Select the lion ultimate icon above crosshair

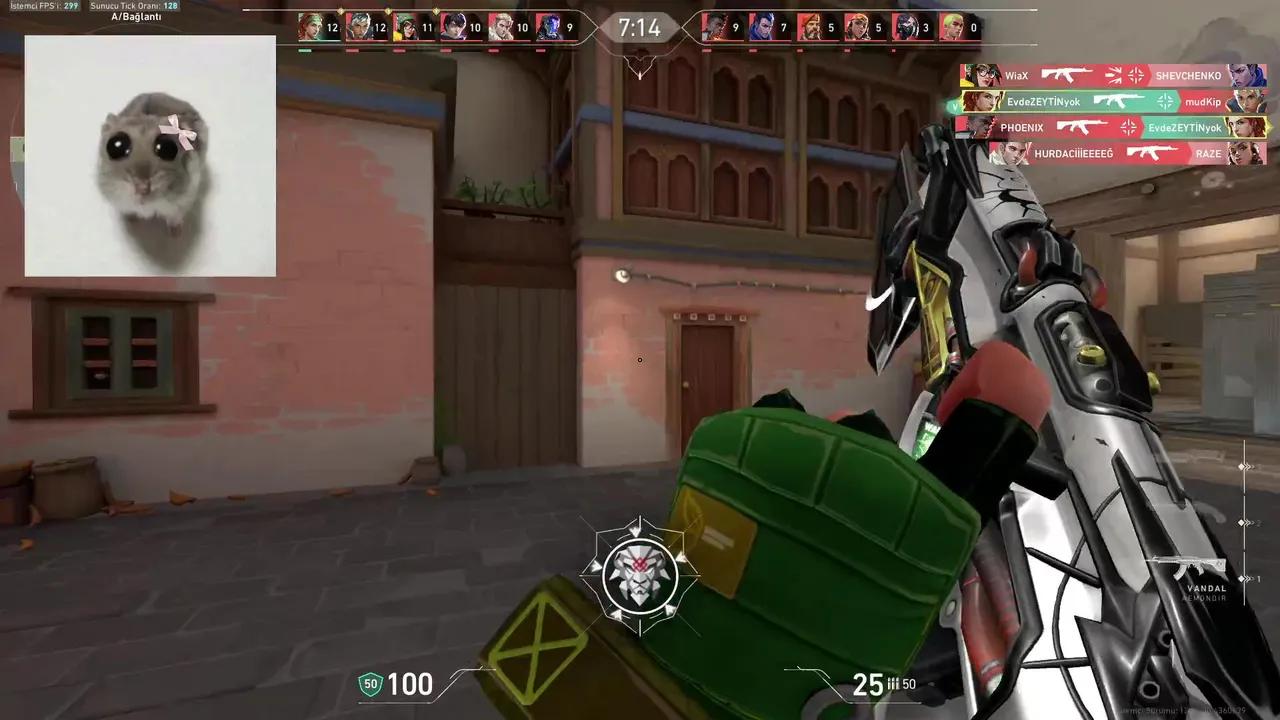(x=639, y=573)
